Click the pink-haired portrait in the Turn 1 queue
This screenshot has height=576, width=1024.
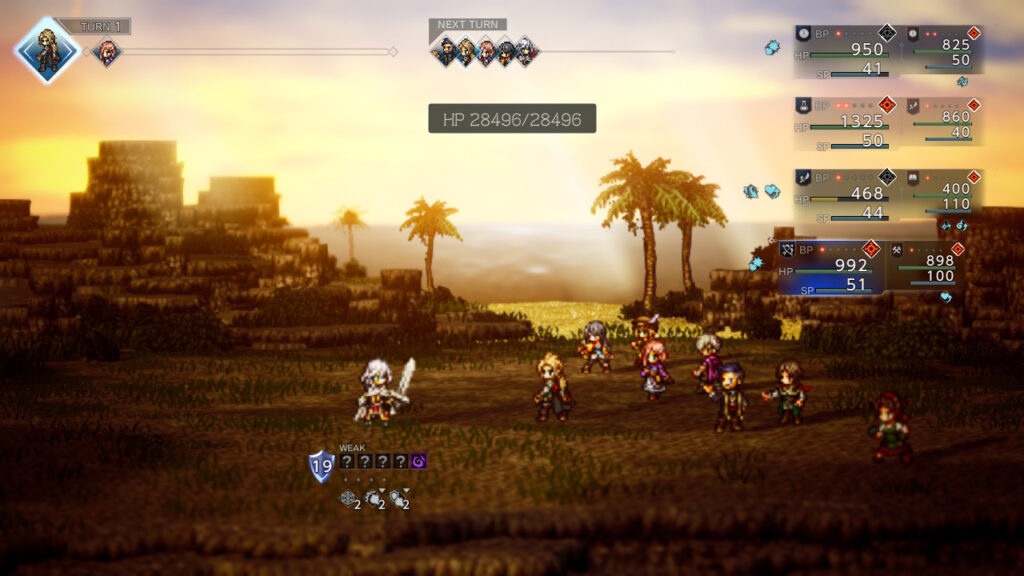pos(107,51)
